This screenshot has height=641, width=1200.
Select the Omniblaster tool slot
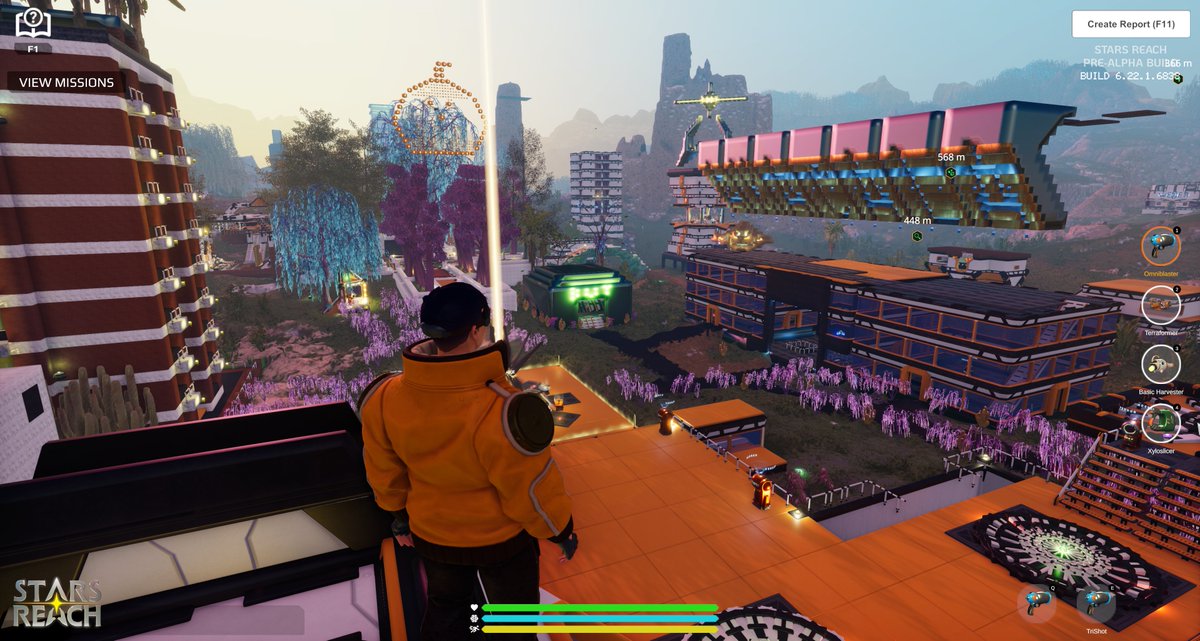[1161, 246]
